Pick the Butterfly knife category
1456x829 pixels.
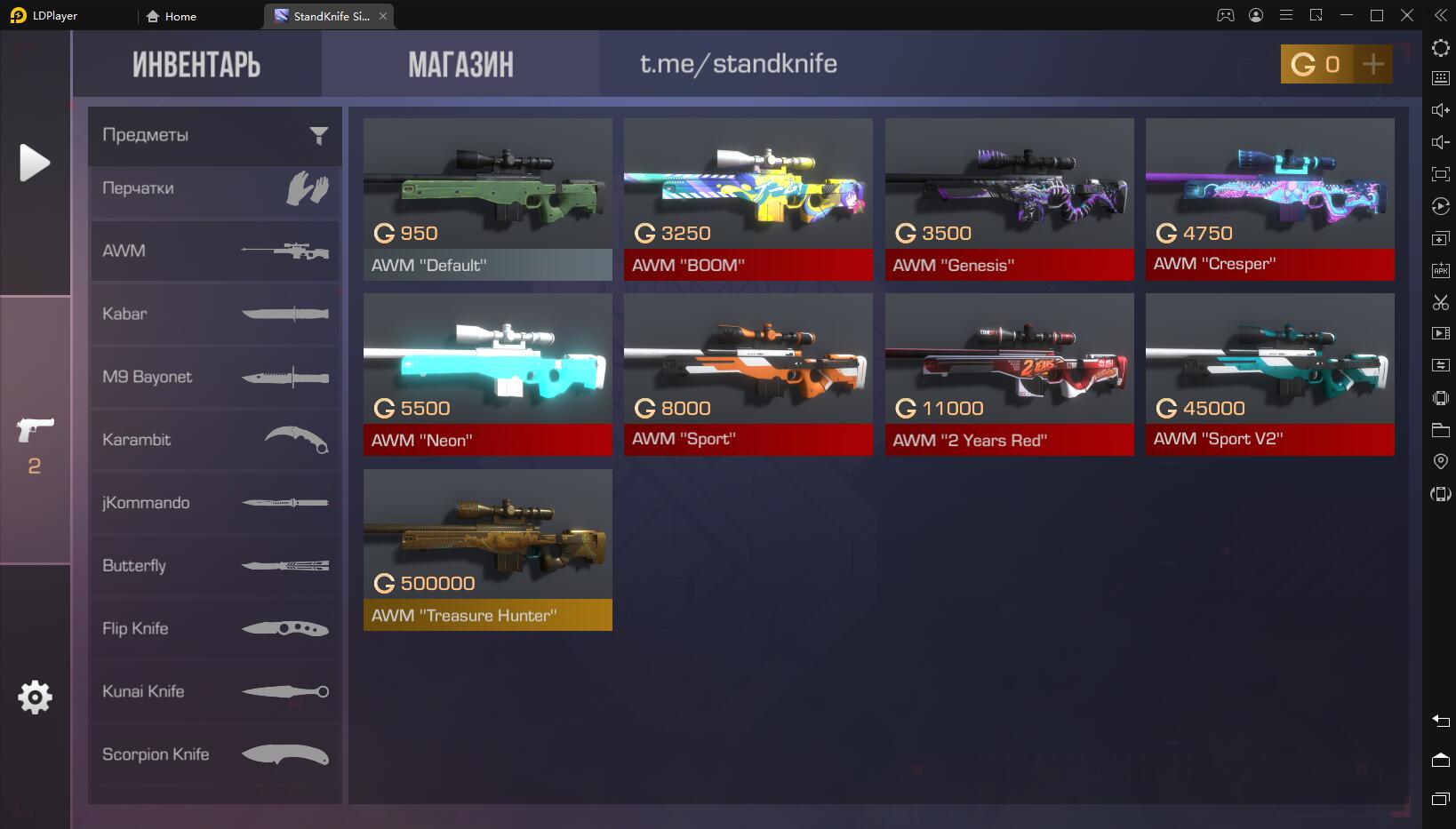tap(214, 566)
